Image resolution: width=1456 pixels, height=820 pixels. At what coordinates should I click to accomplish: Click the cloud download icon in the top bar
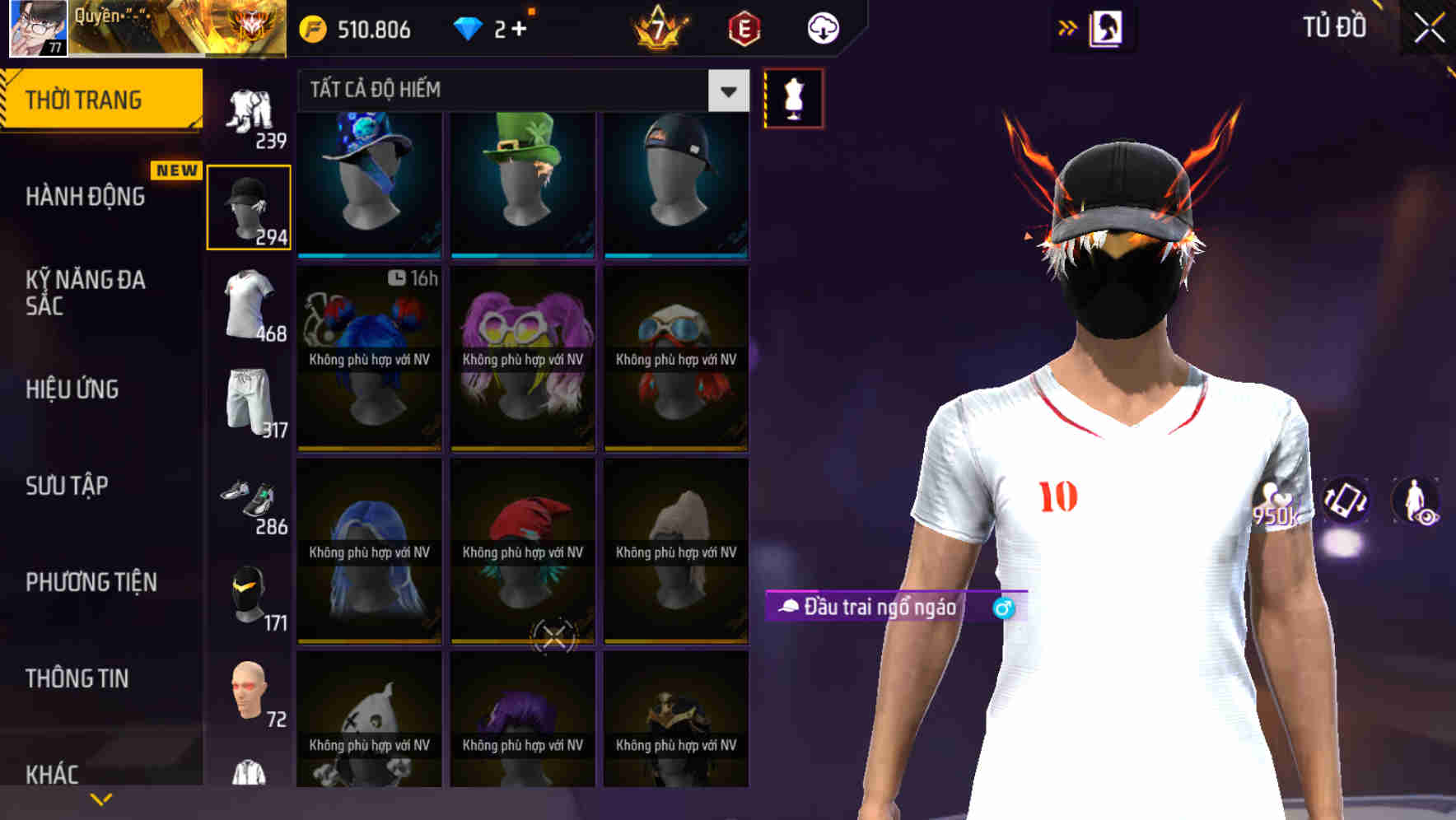(x=821, y=27)
